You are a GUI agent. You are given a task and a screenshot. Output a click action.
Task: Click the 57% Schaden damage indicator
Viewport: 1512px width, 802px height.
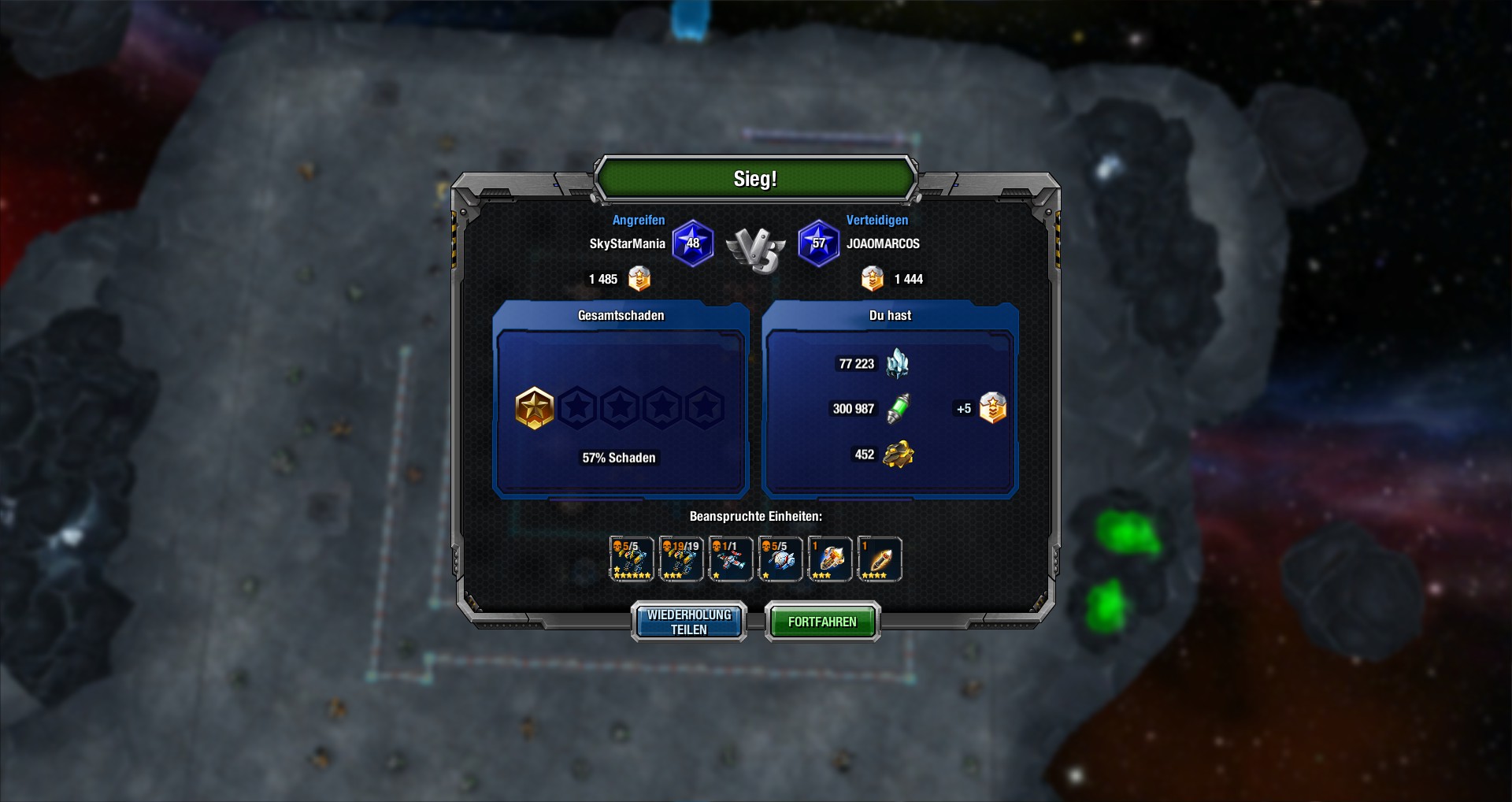[x=619, y=457]
